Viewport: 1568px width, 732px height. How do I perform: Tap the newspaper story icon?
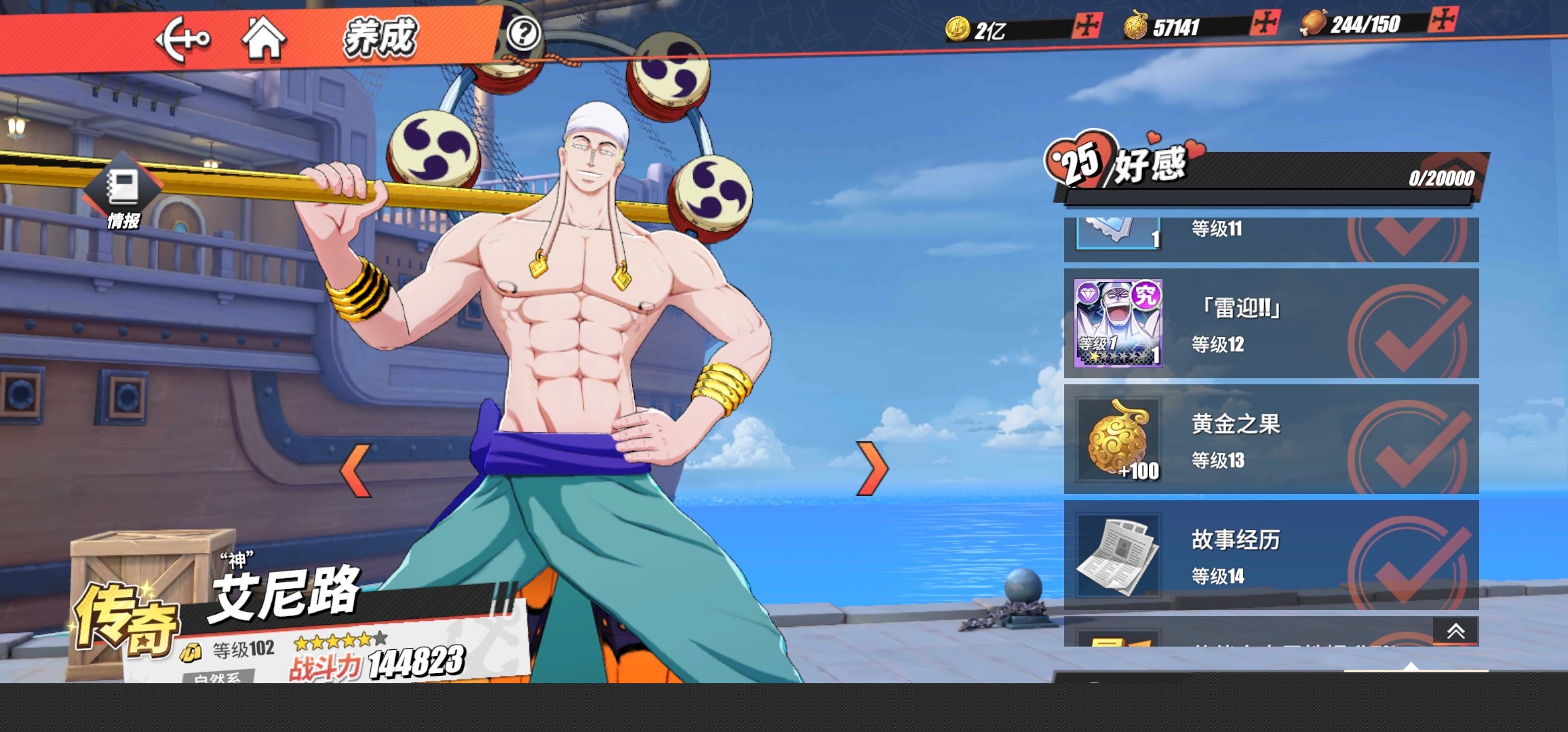pos(1118,556)
